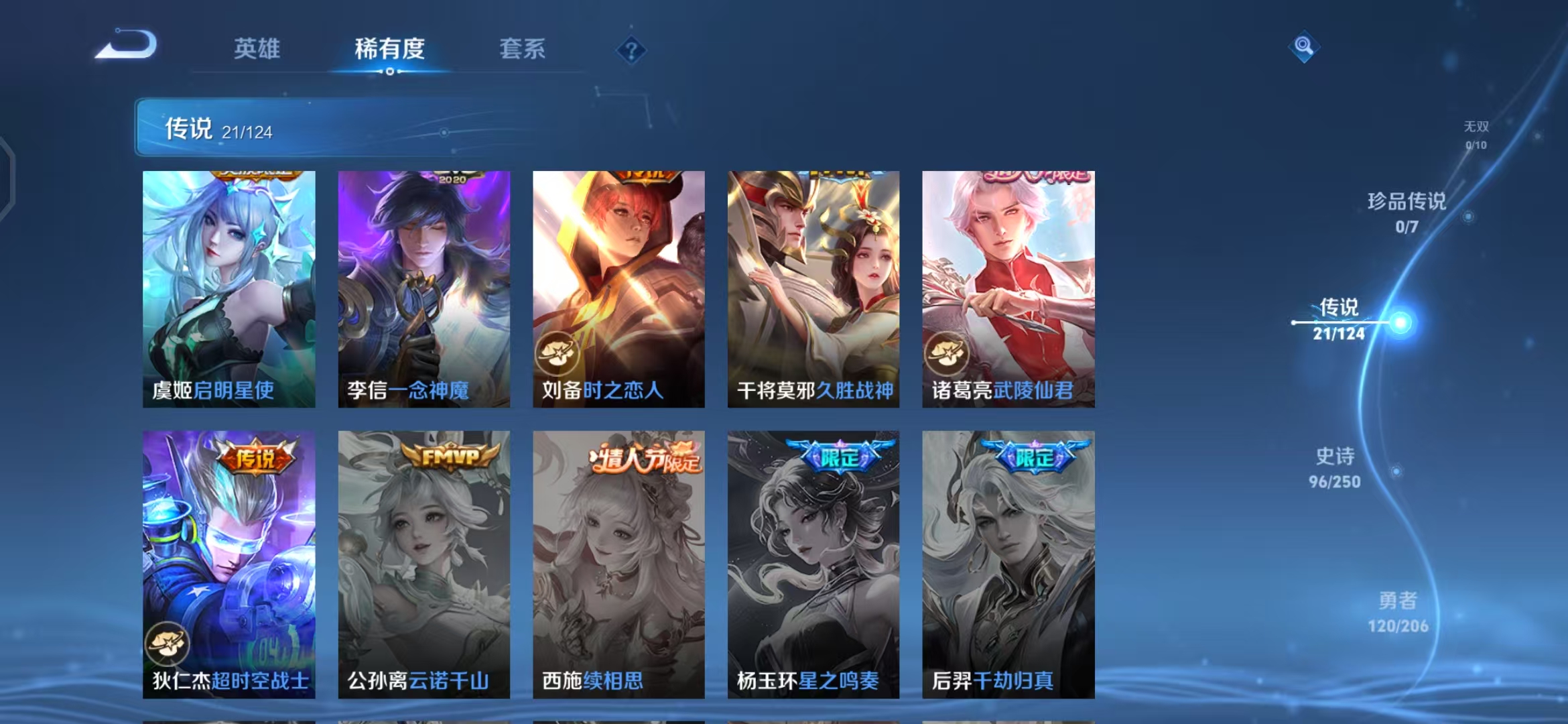Open the question mark help icon
The width and height of the screenshot is (1568, 724).
pyautogui.click(x=631, y=50)
